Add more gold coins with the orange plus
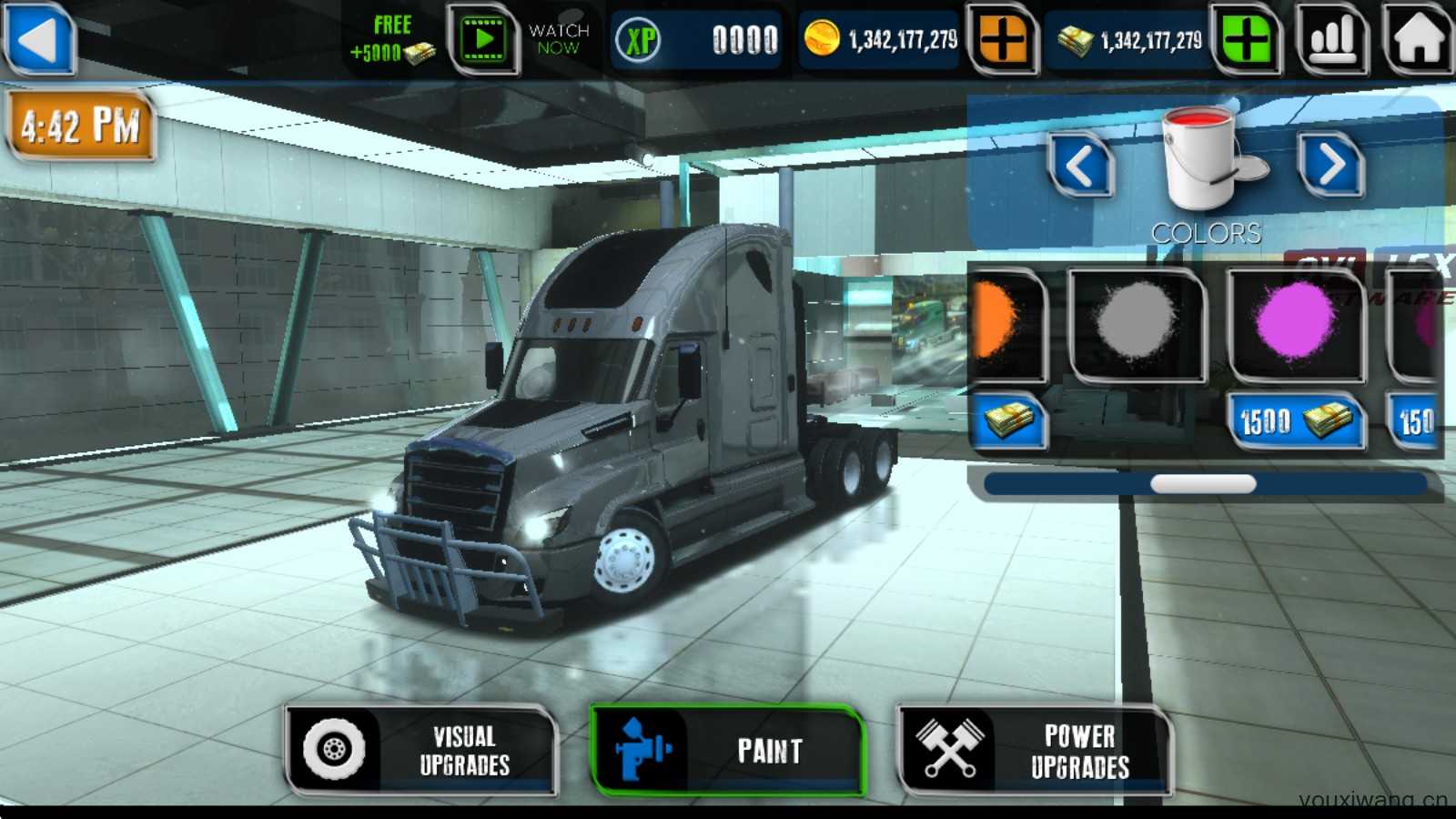This screenshot has width=1456, height=819. [1002, 40]
